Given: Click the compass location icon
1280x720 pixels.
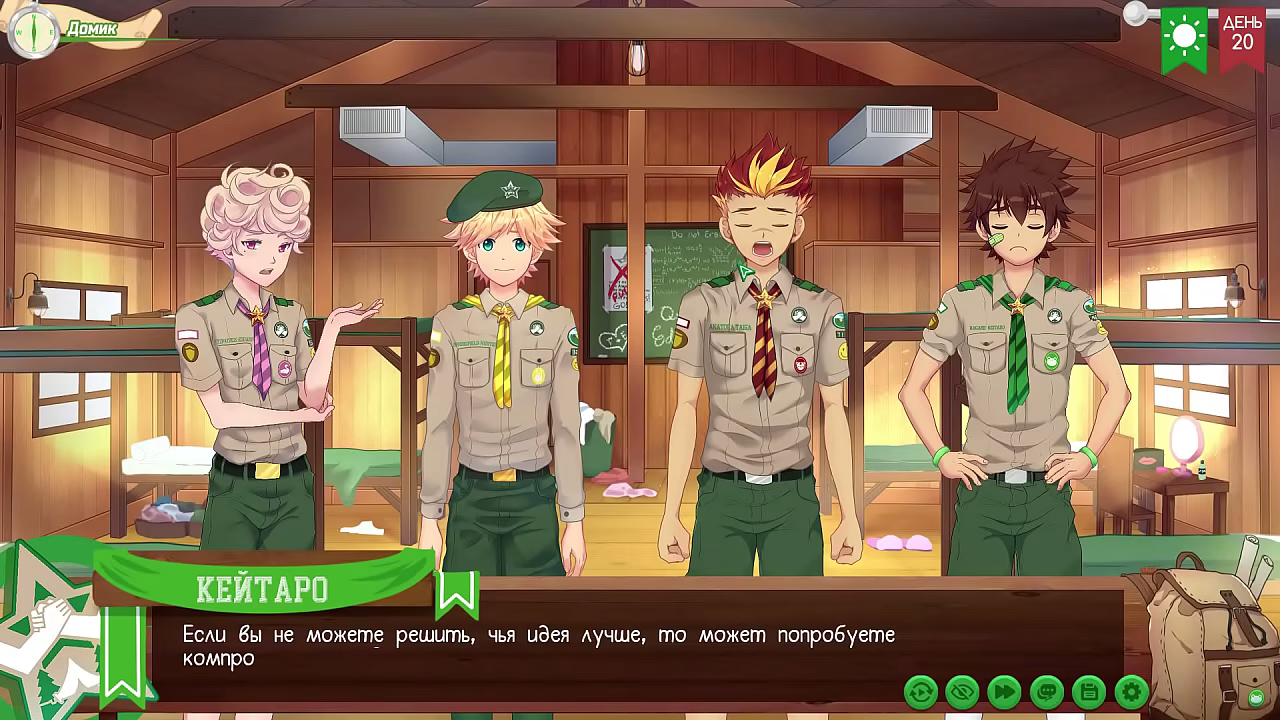Looking at the screenshot, I should (33, 30).
